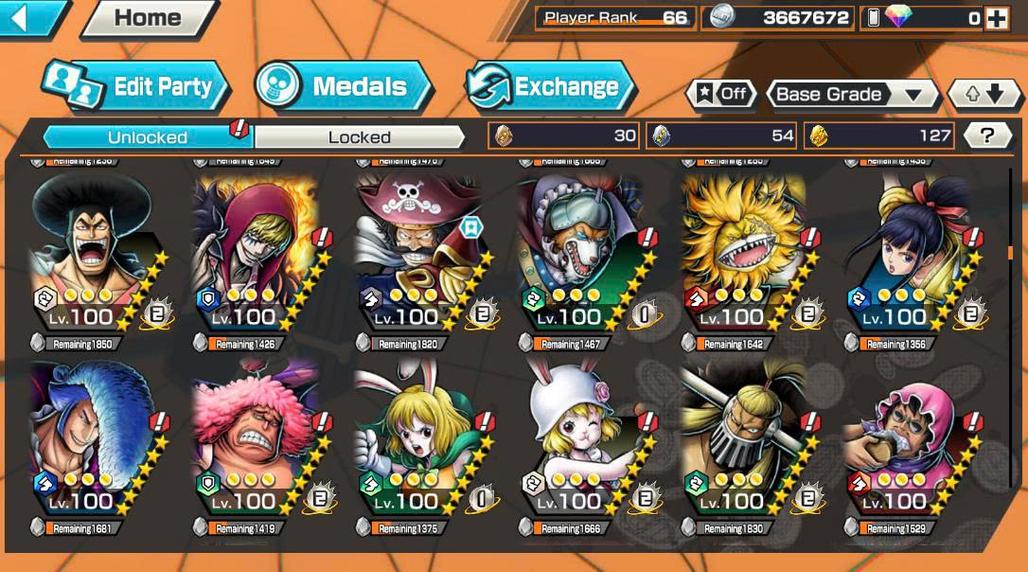Open the question mark help button
Image resolution: width=1028 pixels, height=572 pixels.
tap(987, 136)
